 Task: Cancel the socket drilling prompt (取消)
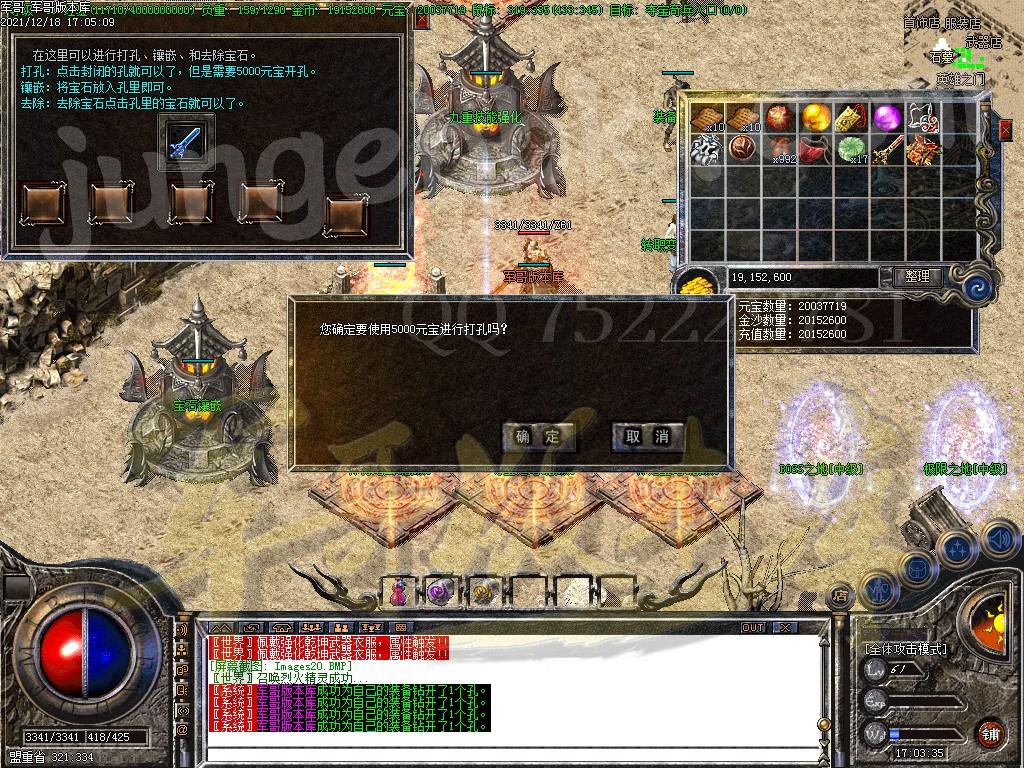[647, 436]
